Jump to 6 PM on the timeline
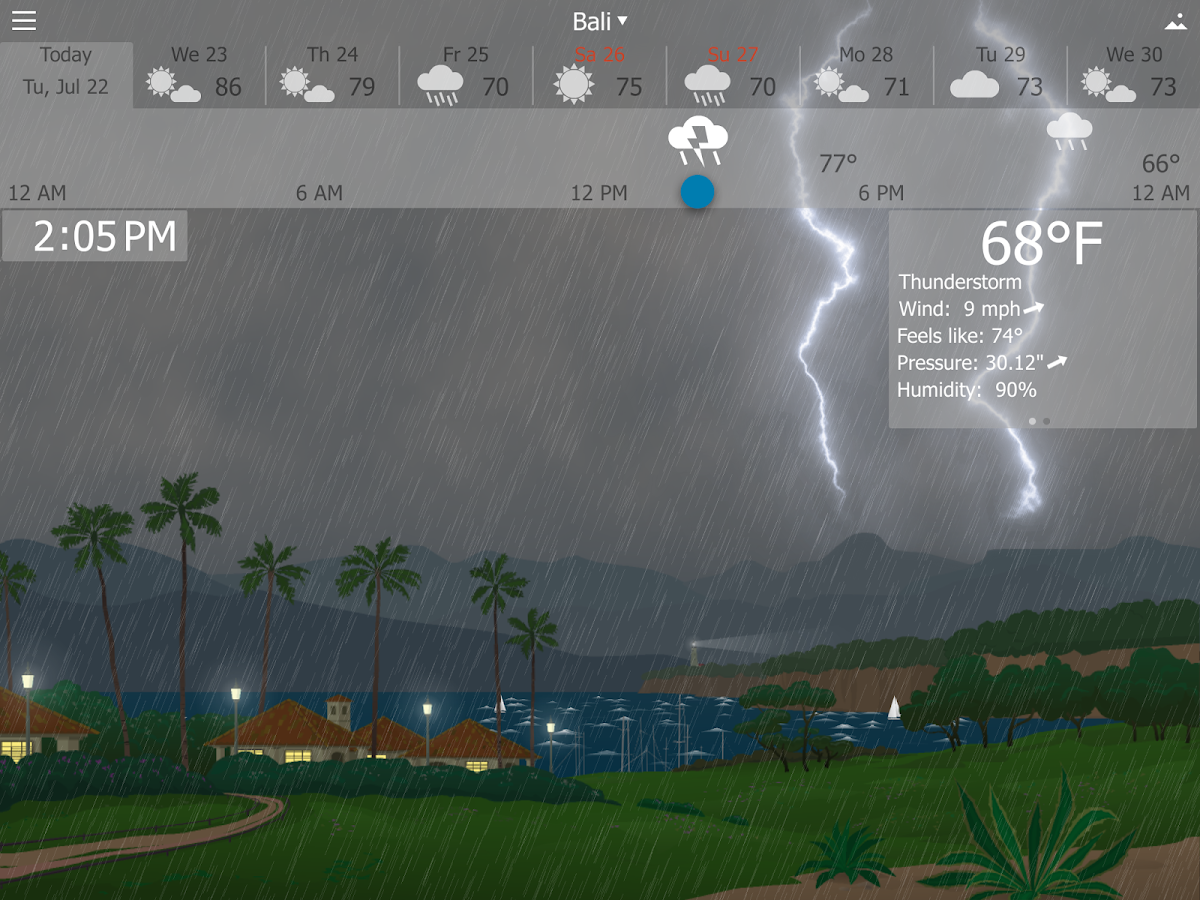This screenshot has width=1200, height=900. coord(881,193)
